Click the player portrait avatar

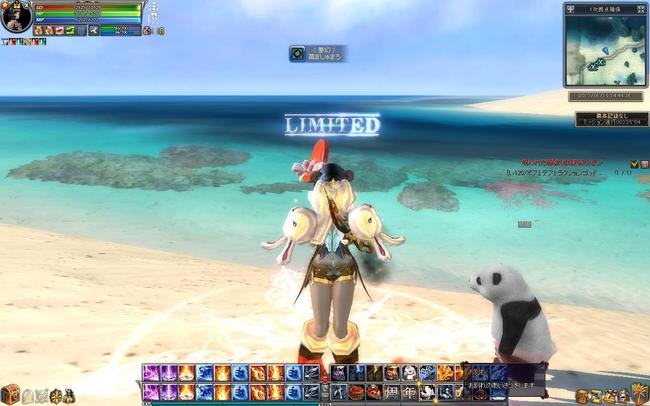[15, 16]
